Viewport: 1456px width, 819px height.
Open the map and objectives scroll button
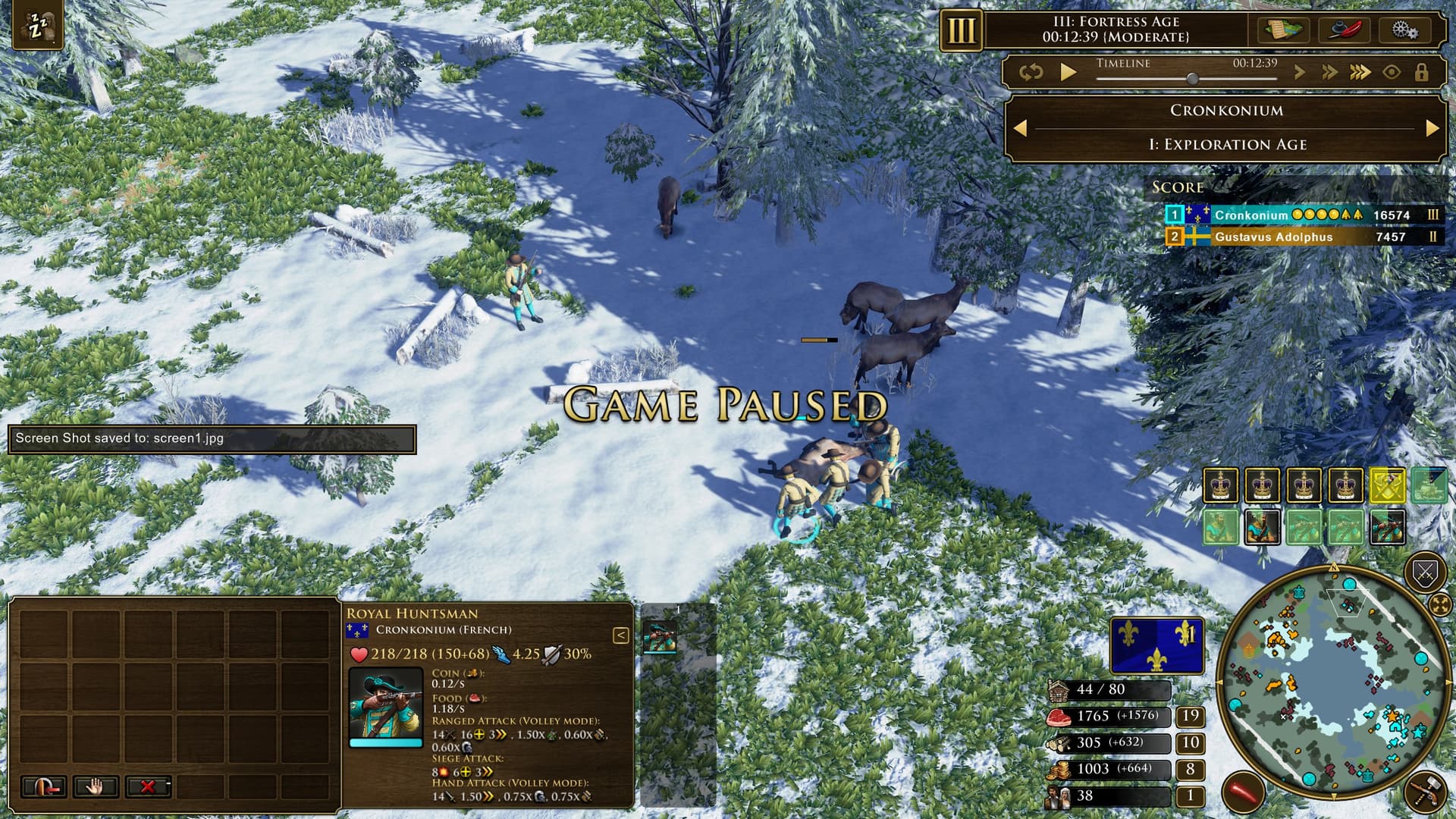coord(1282,30)
